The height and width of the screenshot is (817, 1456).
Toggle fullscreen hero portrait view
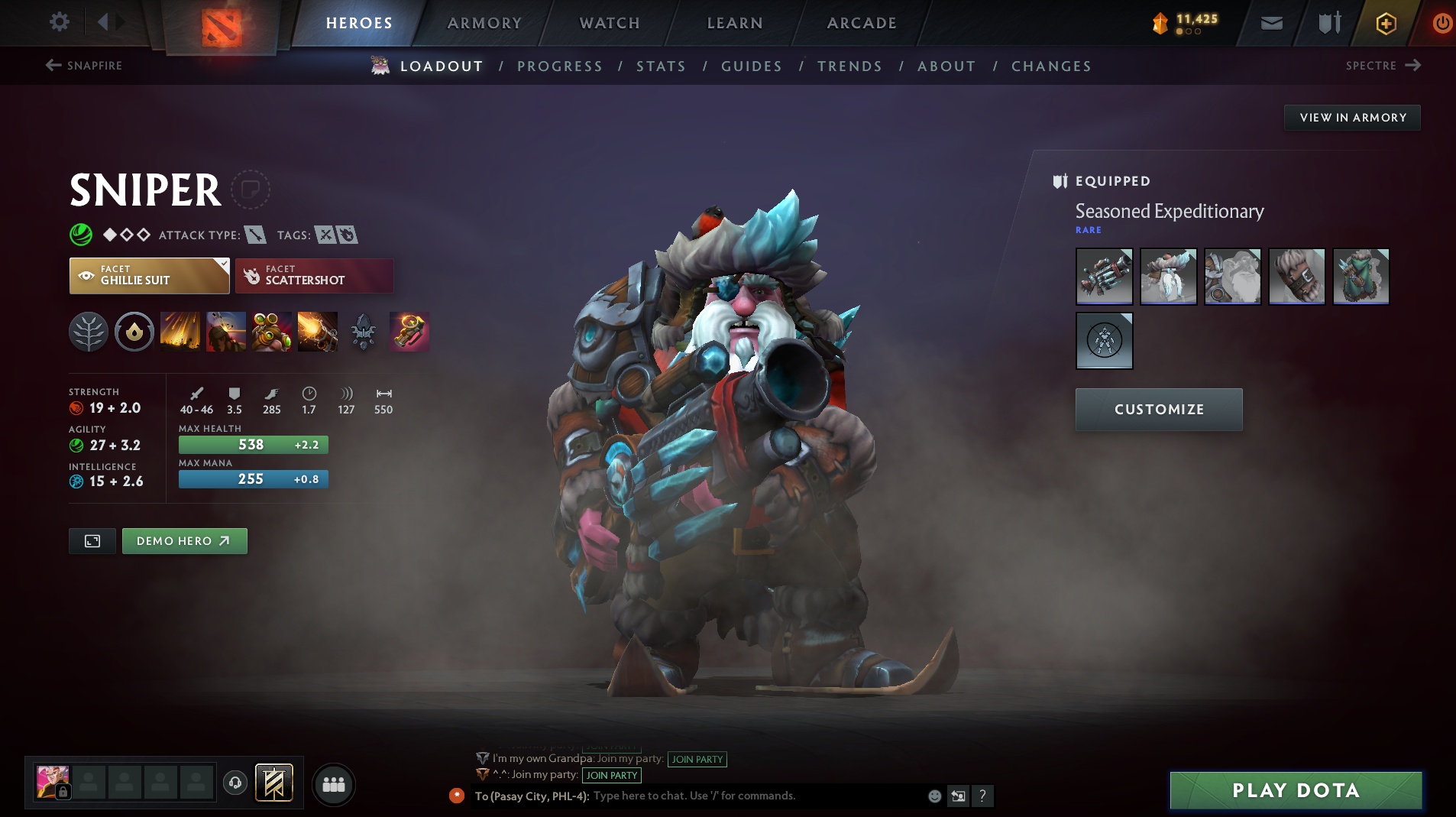(92, 540)
